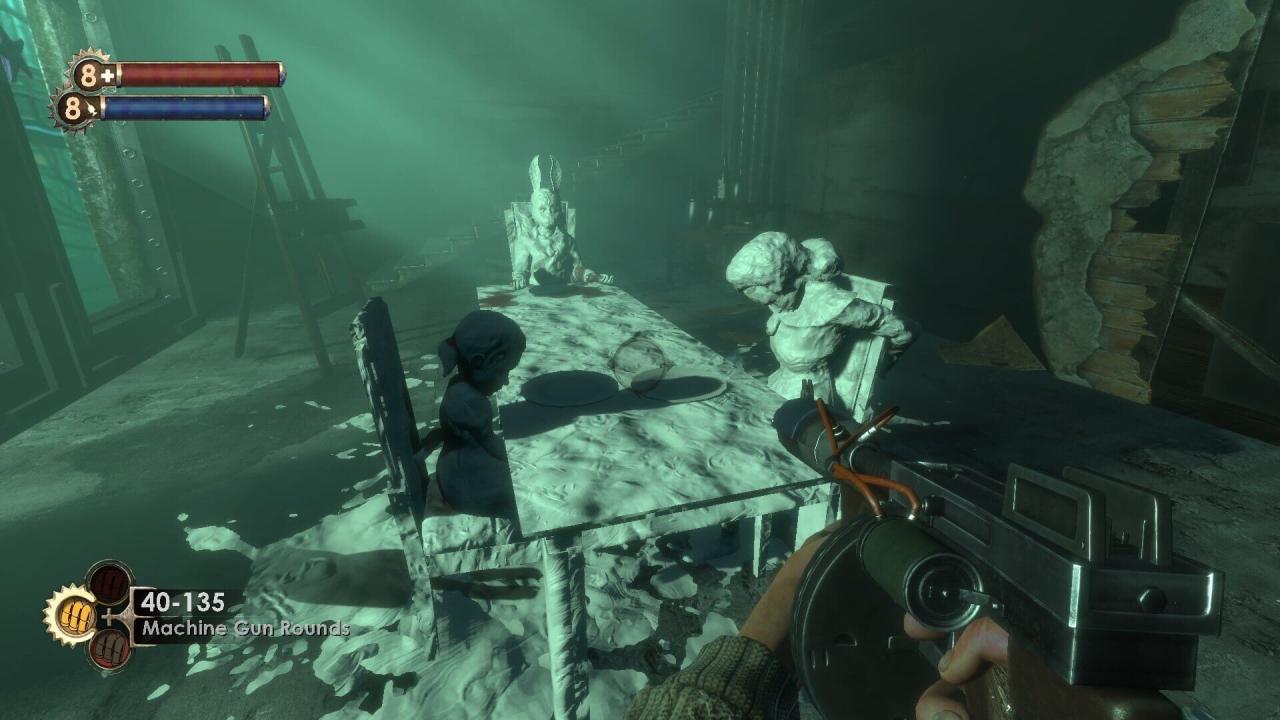Image resolution: width=1280 pixels, height=720 pixels.
Task: Use an EVE hypo from the syringe counter
Action: [75, 108]
